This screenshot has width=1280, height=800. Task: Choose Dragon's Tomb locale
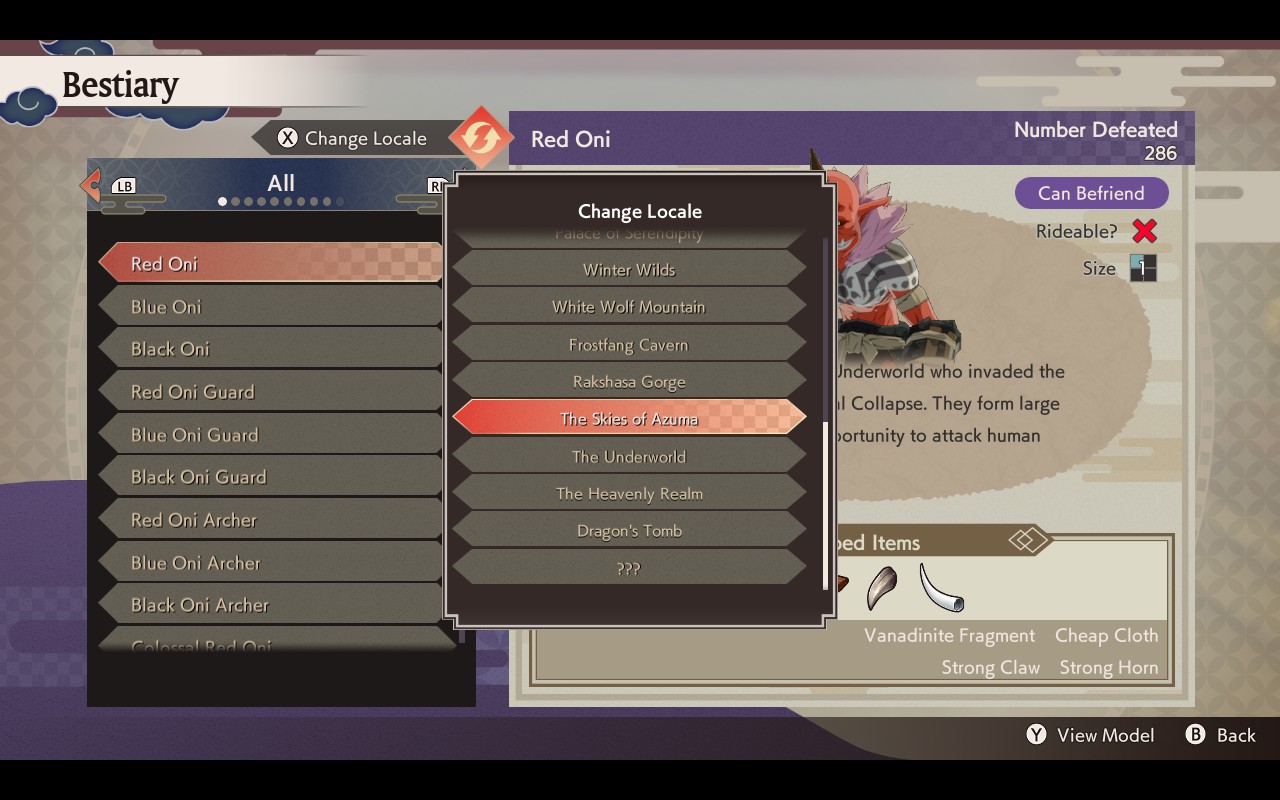[x=629, y=531]
